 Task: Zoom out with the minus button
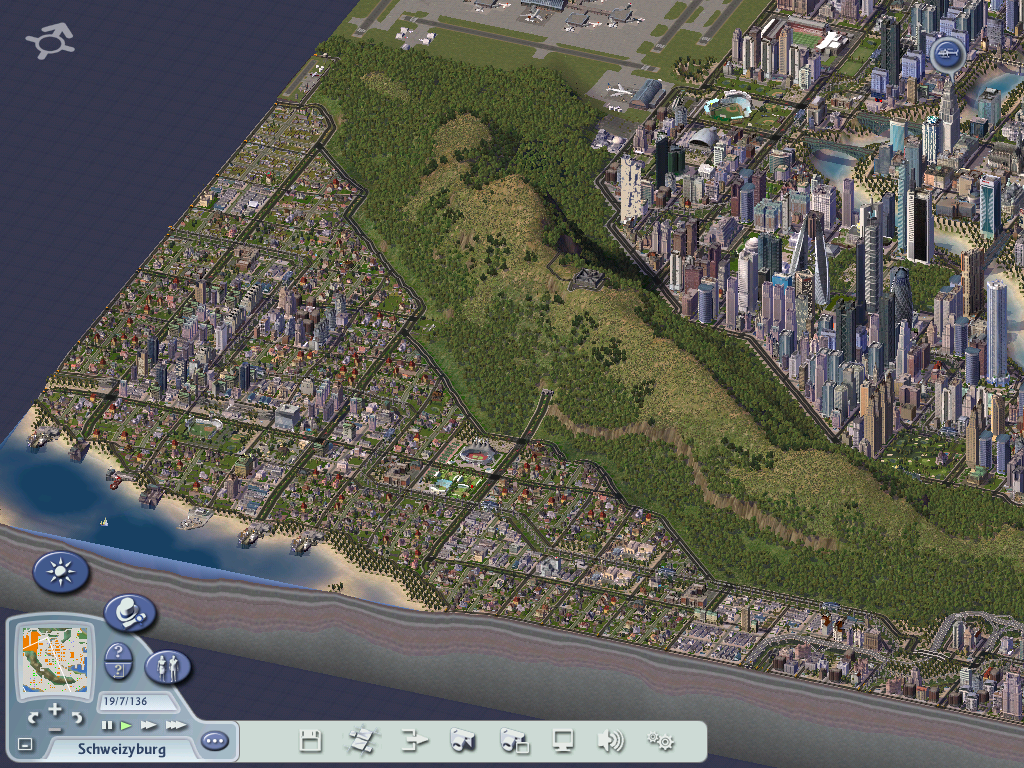coord(55,728)
